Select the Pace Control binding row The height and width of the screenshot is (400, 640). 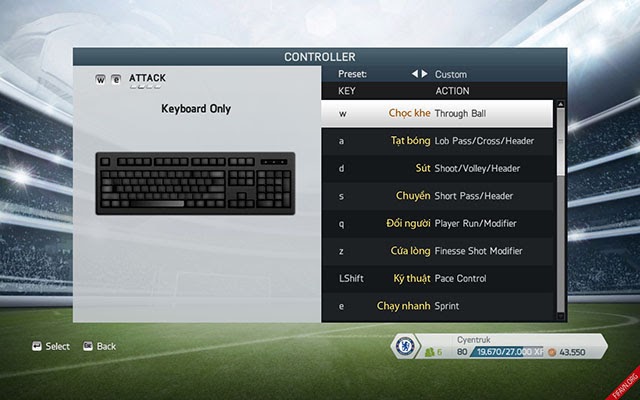coord(438,277)
